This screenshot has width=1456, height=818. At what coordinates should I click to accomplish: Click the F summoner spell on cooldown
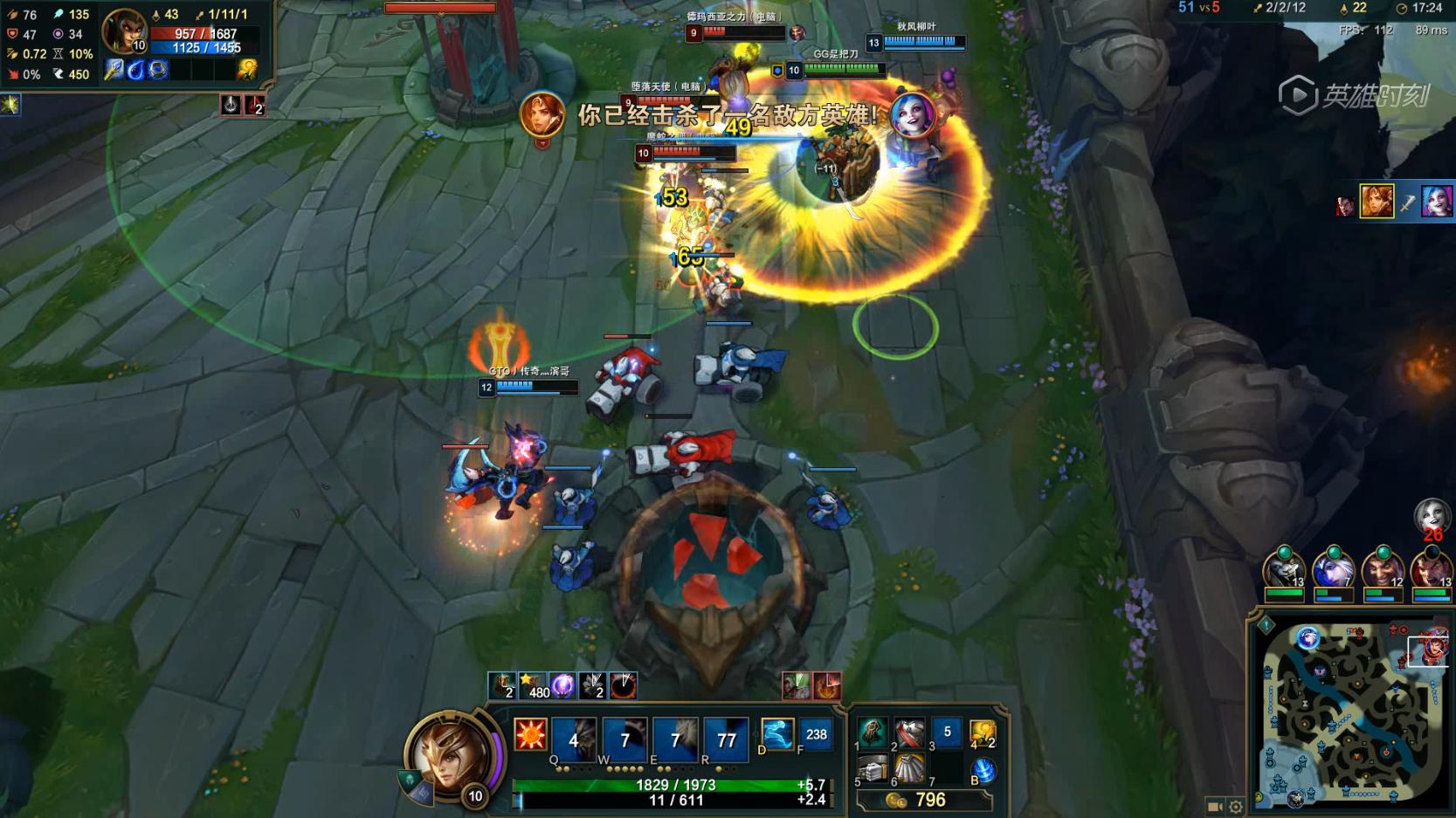tap(816, 734)
